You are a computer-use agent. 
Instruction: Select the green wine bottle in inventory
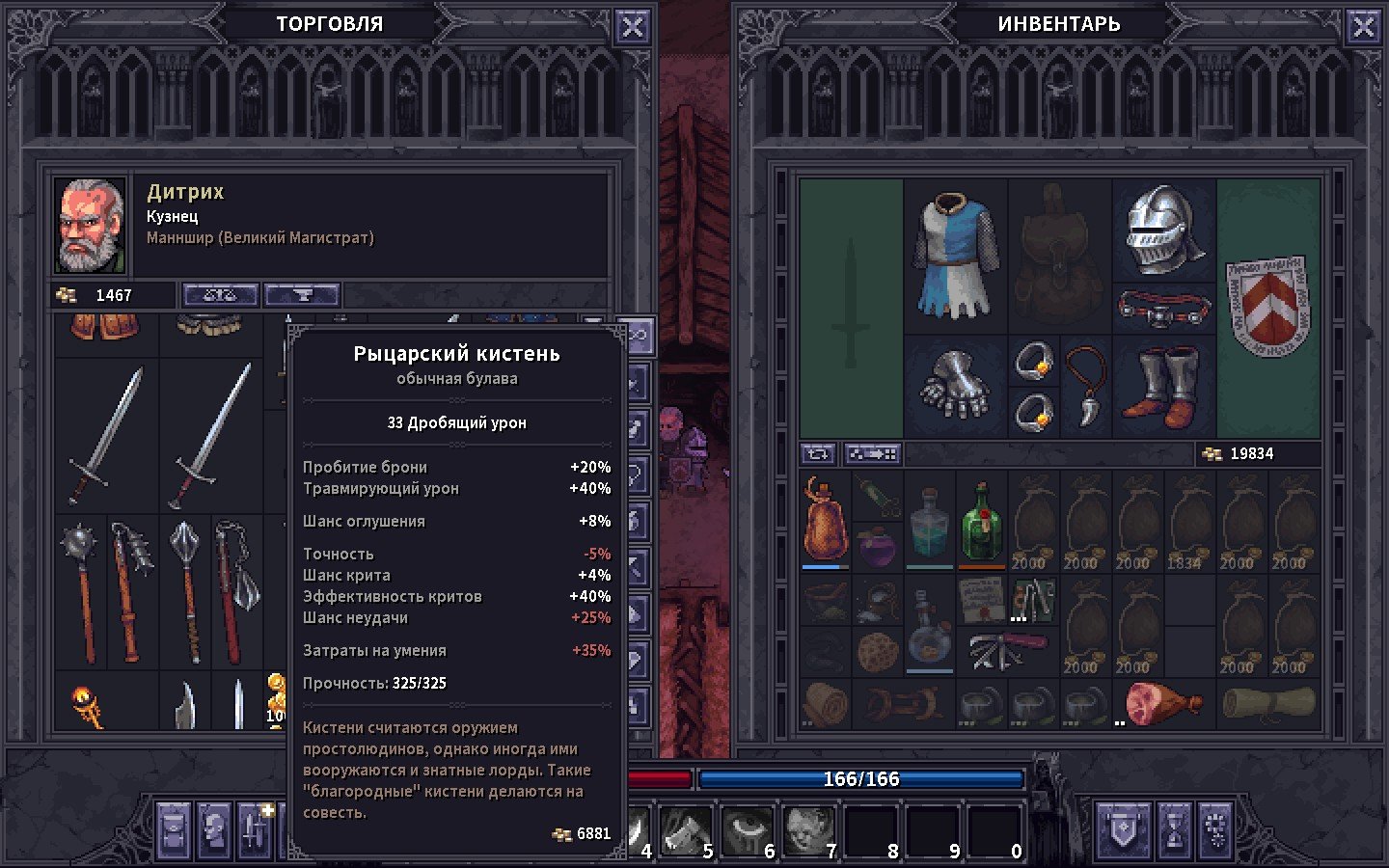[x=982, y=522]
